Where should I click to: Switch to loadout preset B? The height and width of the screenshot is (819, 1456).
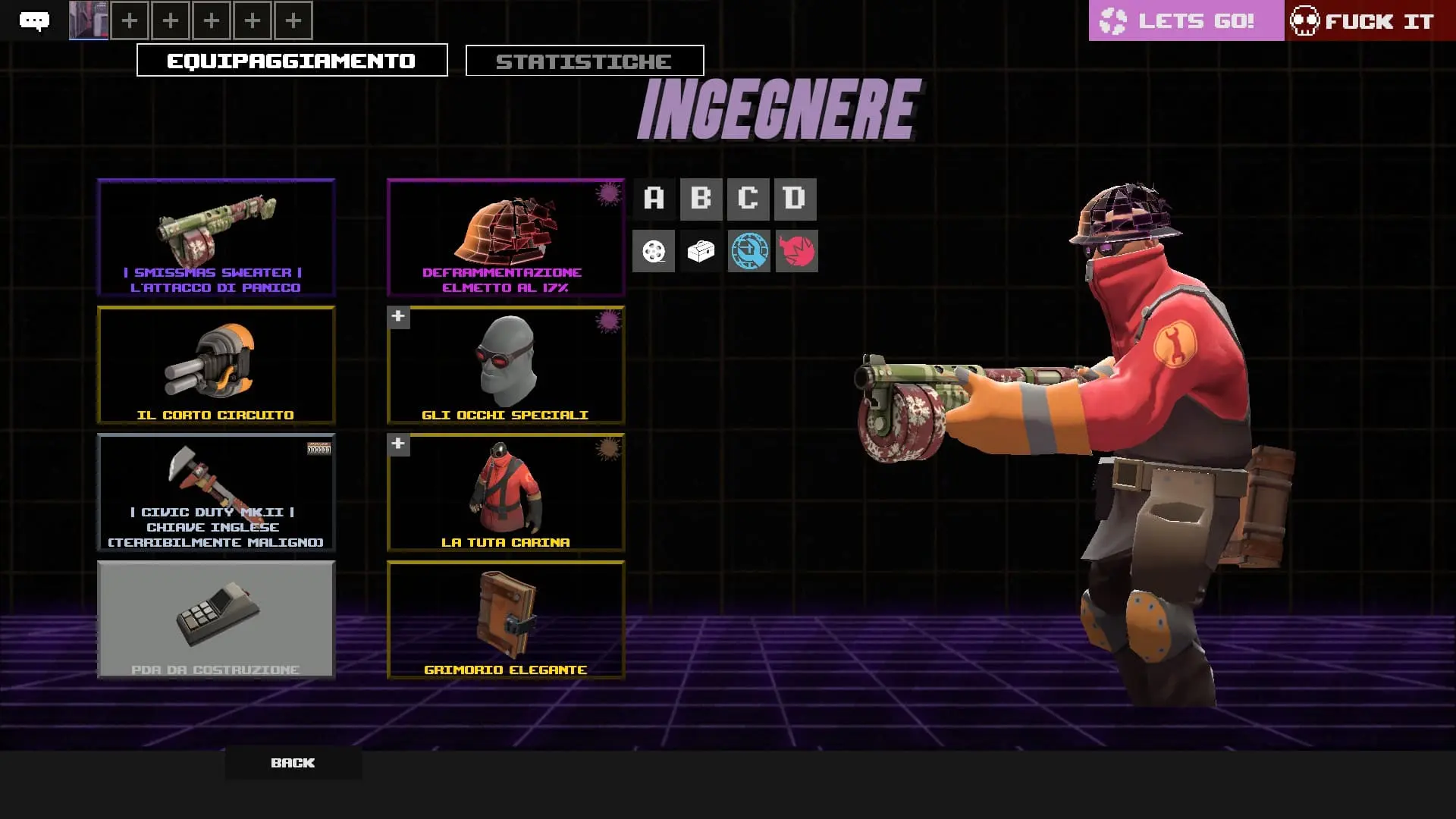(x=701, y=199)
